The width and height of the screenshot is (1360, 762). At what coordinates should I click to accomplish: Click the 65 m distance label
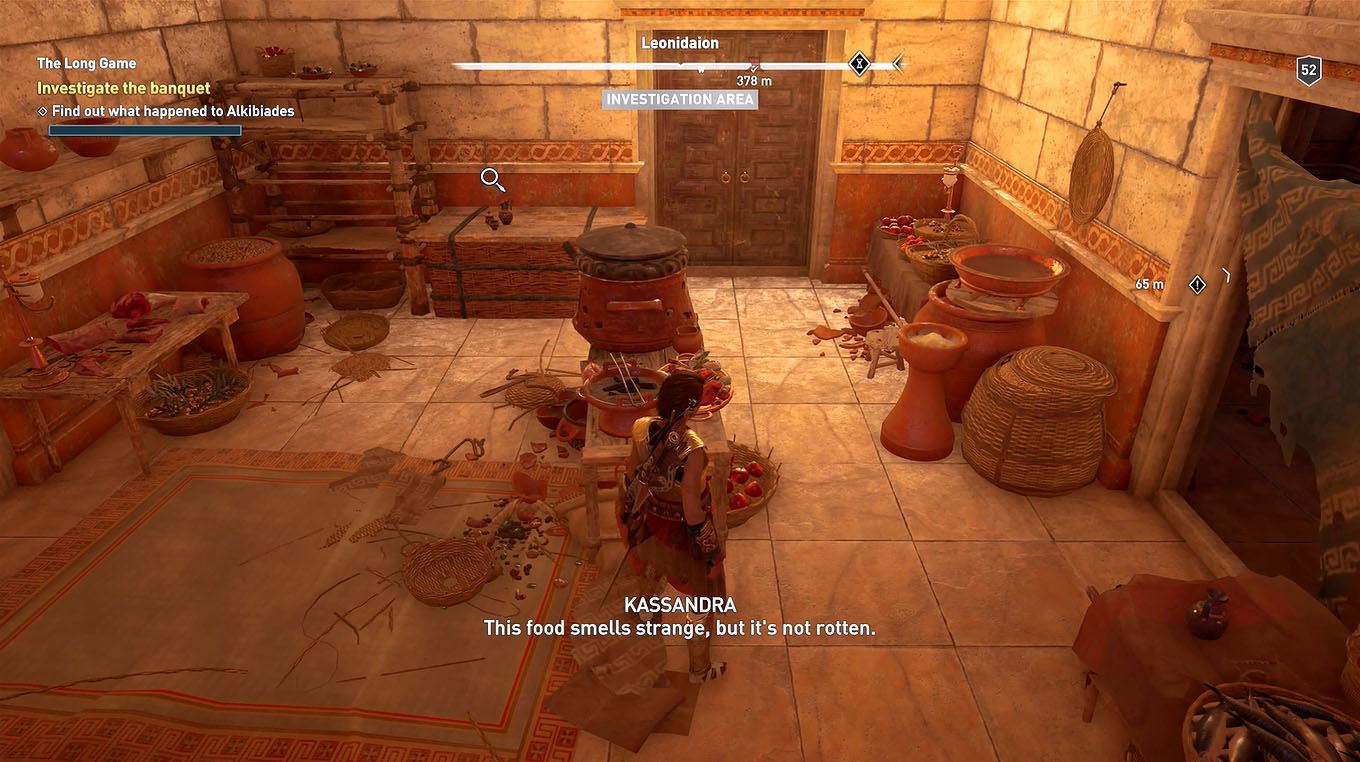[x=1149, y=283]
